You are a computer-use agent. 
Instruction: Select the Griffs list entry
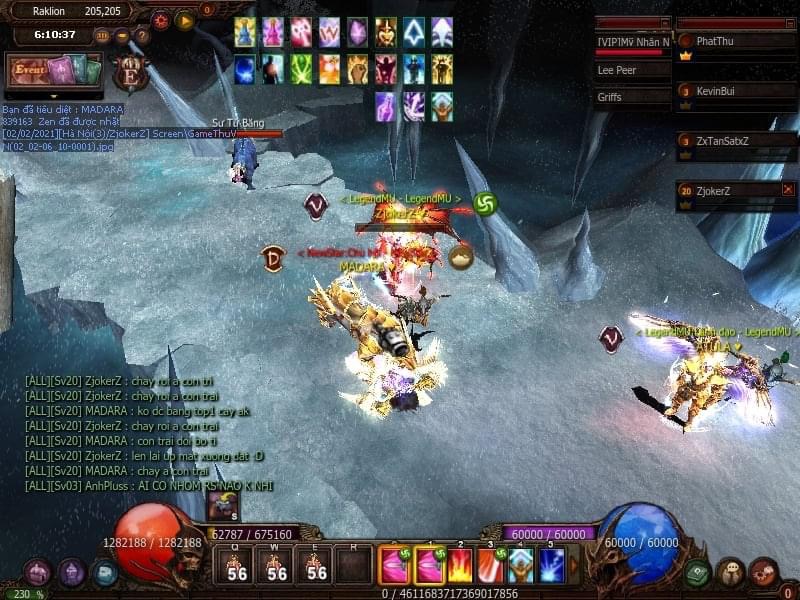pyautogui.click(x=630, y=97)
